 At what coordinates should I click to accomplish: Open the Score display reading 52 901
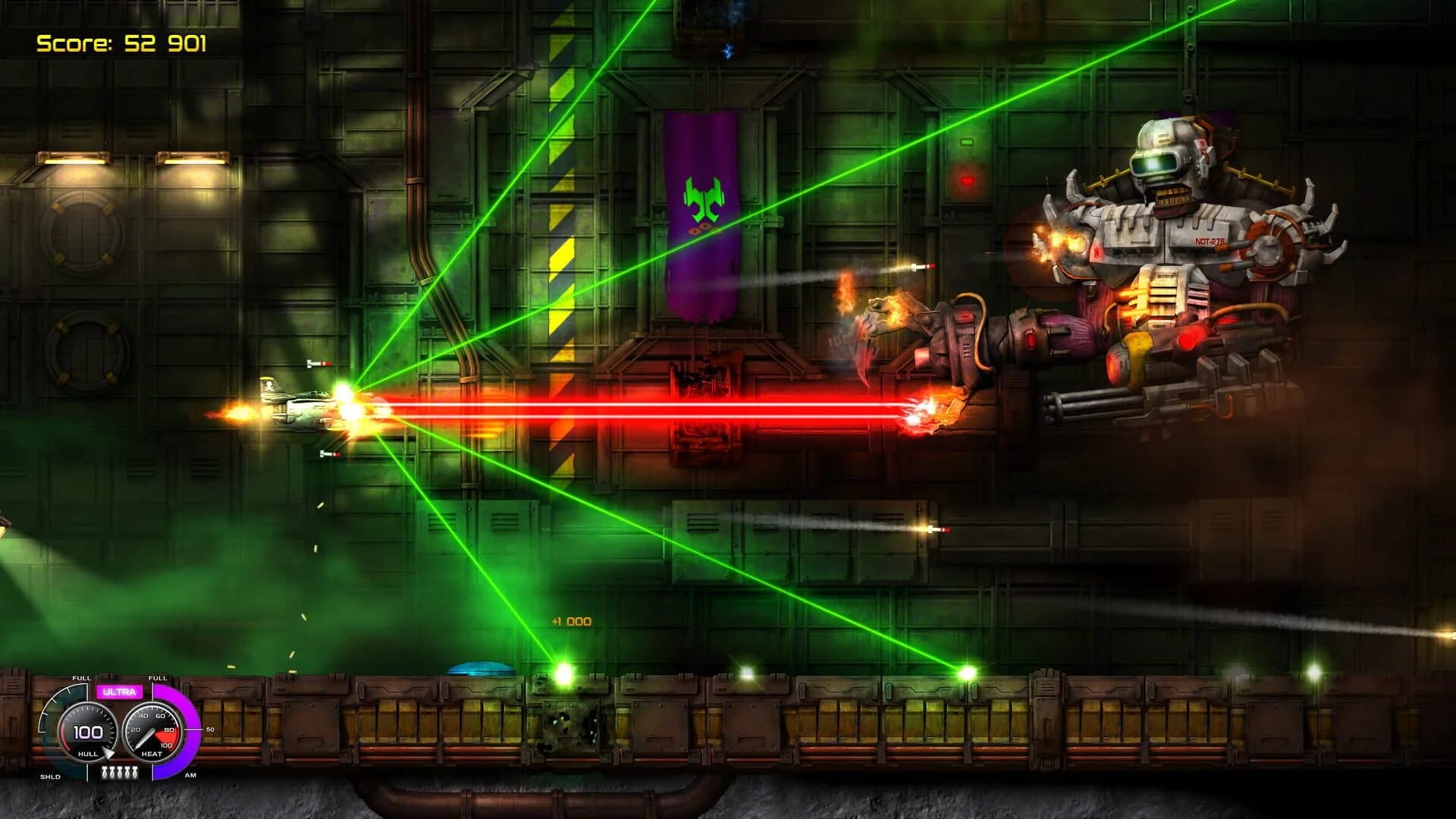[121, 43]
